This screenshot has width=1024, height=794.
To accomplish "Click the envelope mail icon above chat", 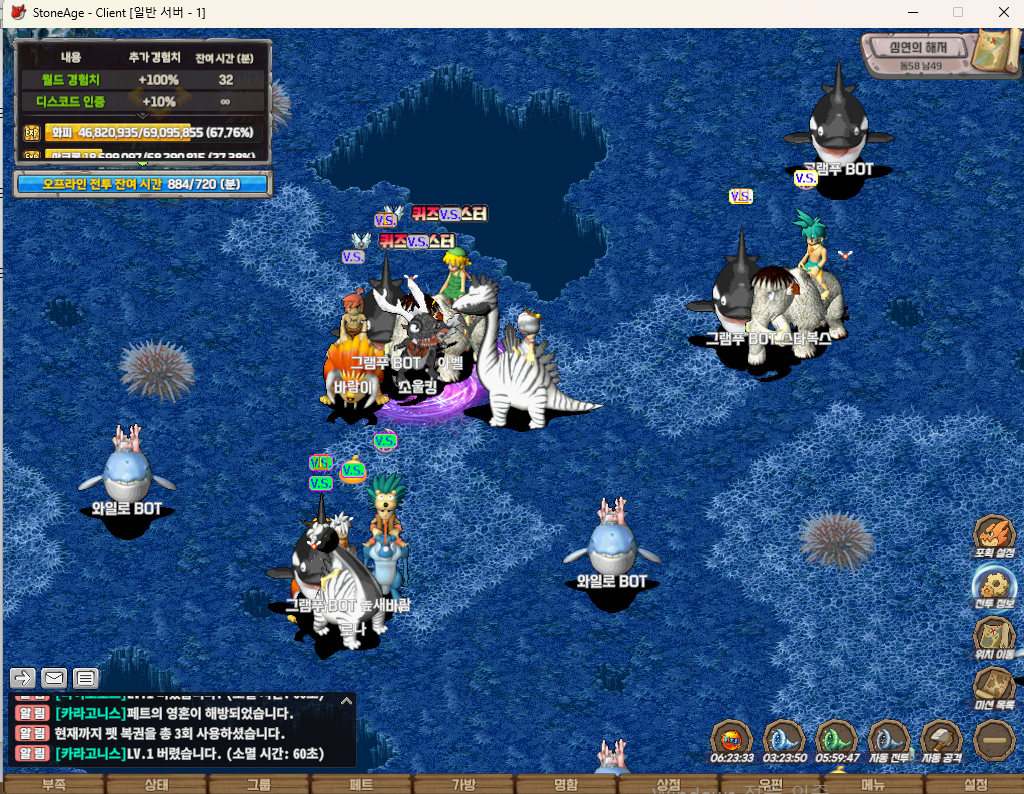I will 54,678.
